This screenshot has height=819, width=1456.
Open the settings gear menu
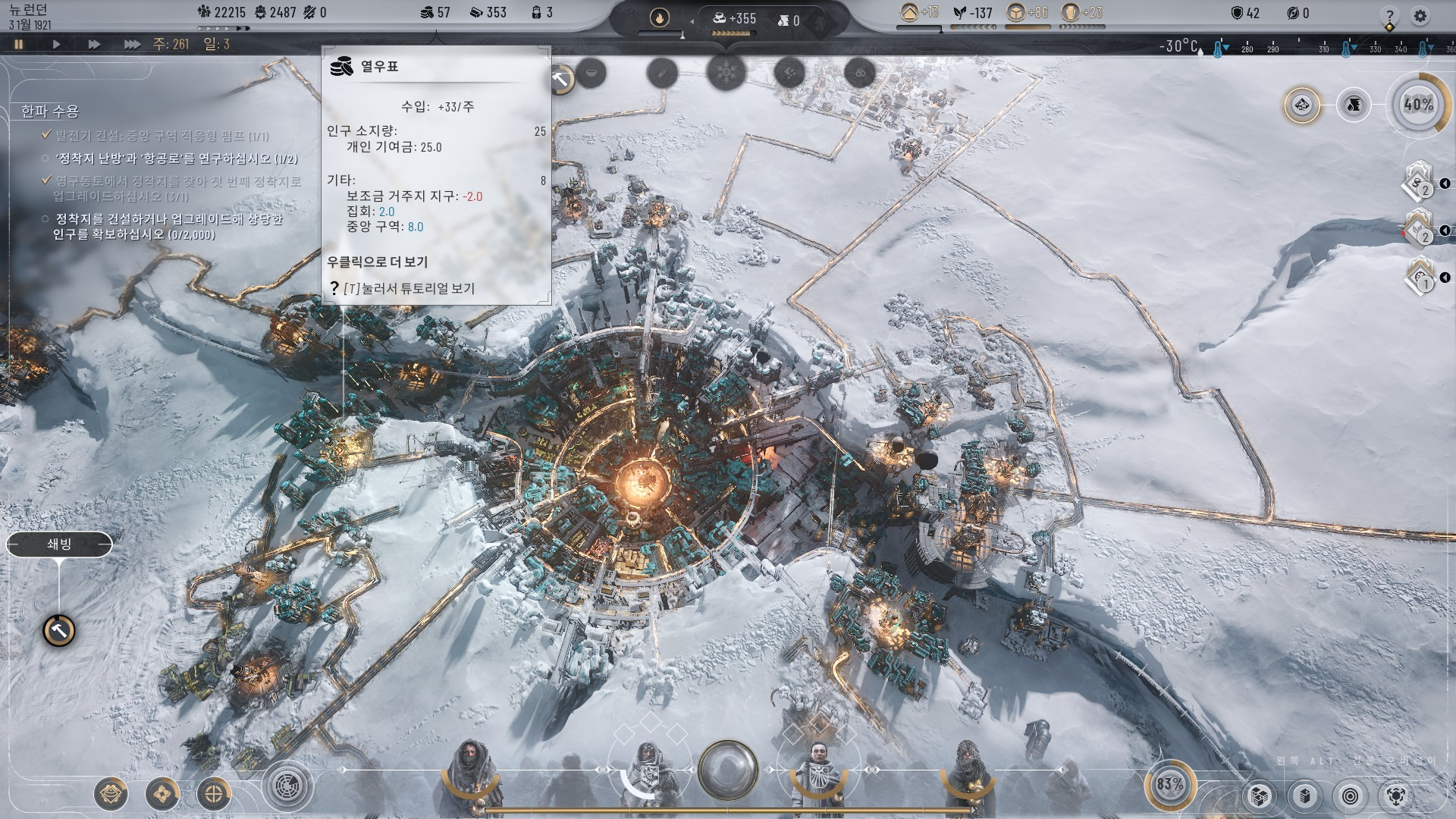[1420, 16]
